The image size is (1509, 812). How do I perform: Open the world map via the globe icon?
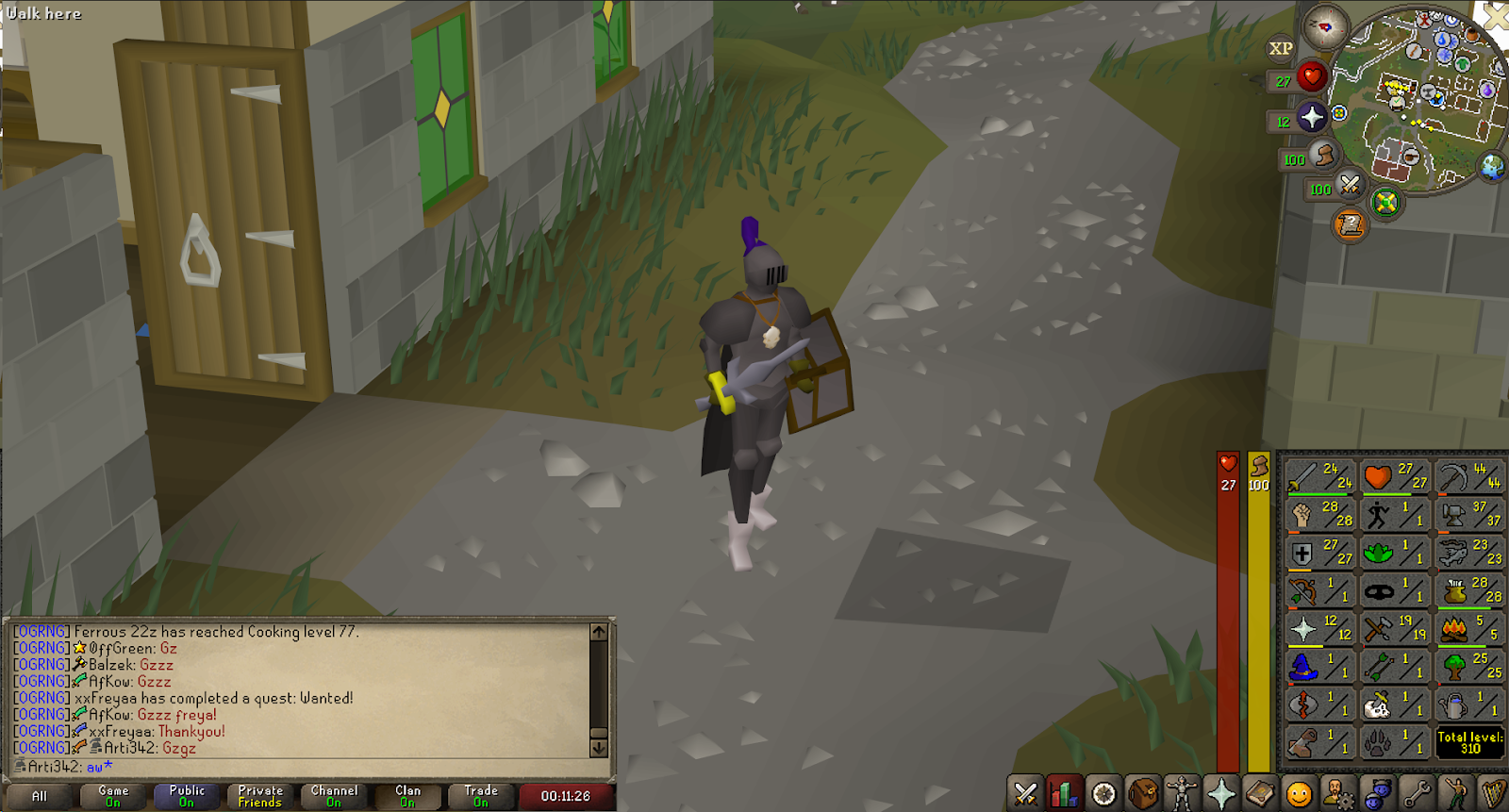[x=1492, y=167]
